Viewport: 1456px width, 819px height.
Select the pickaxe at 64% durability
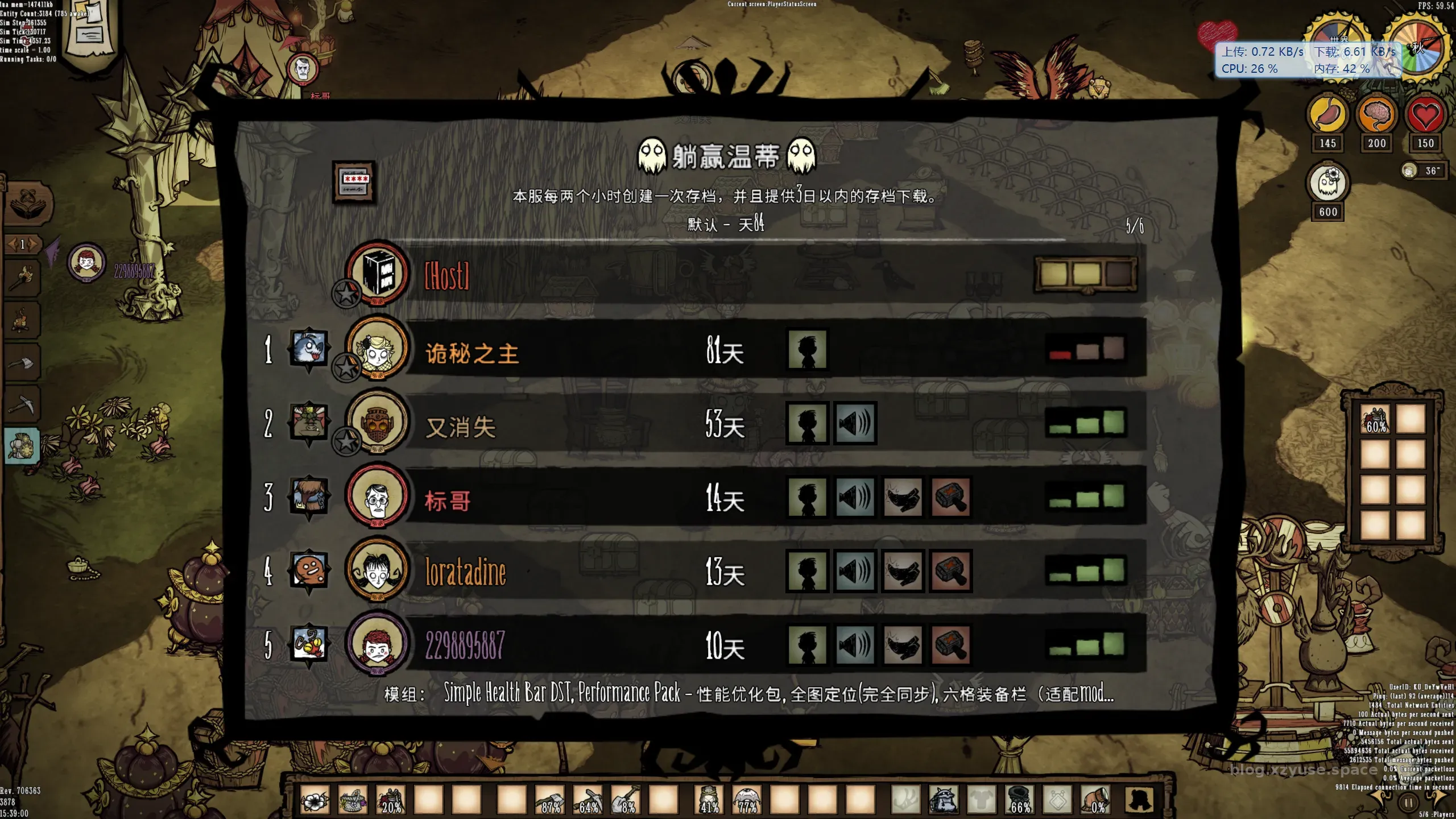(x=588, y=800)
